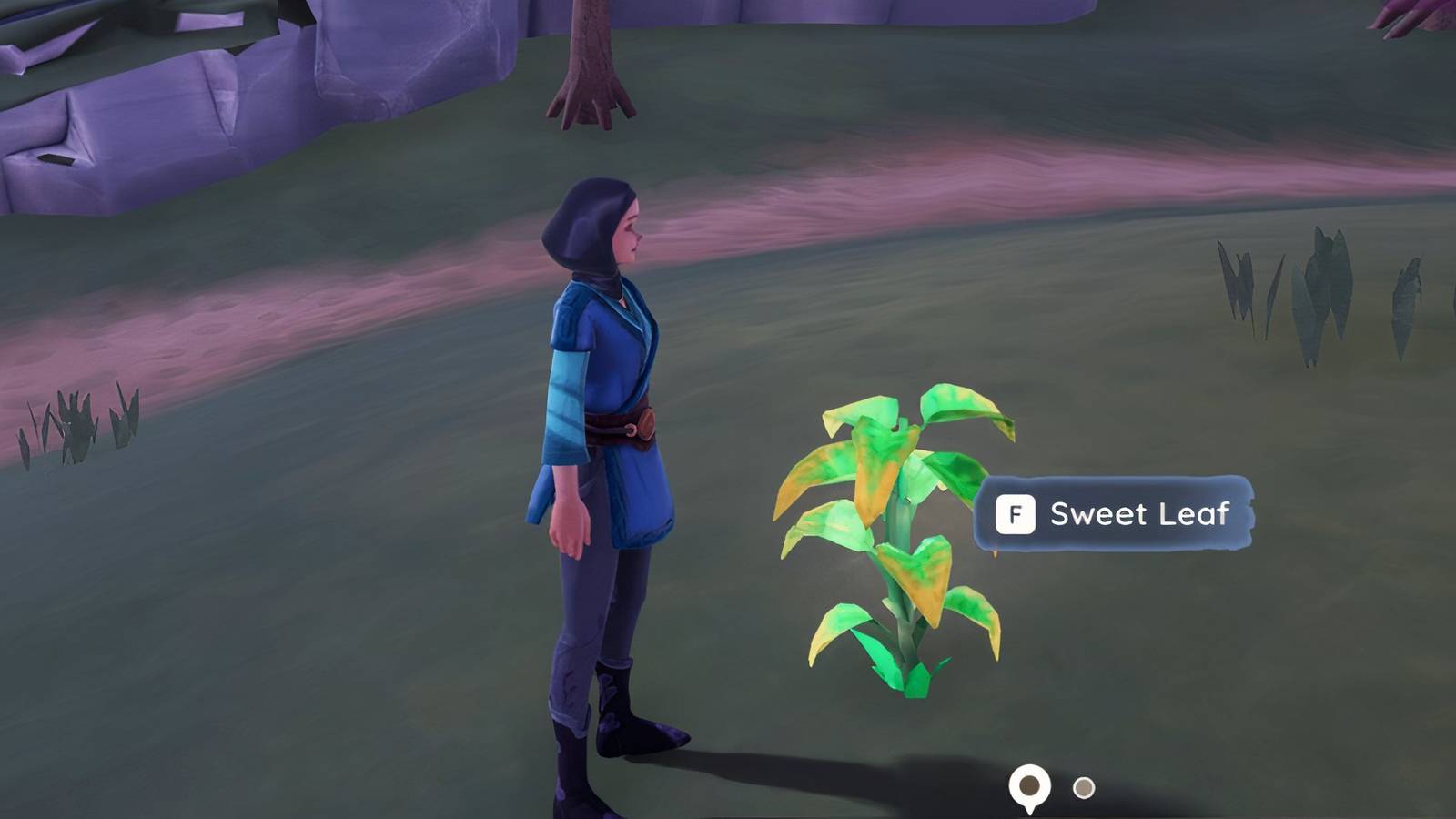Viewport: 1456px width, 819px height.
Task: Click the small gray dot beside the pin
Action: (x=1084, y=786)
